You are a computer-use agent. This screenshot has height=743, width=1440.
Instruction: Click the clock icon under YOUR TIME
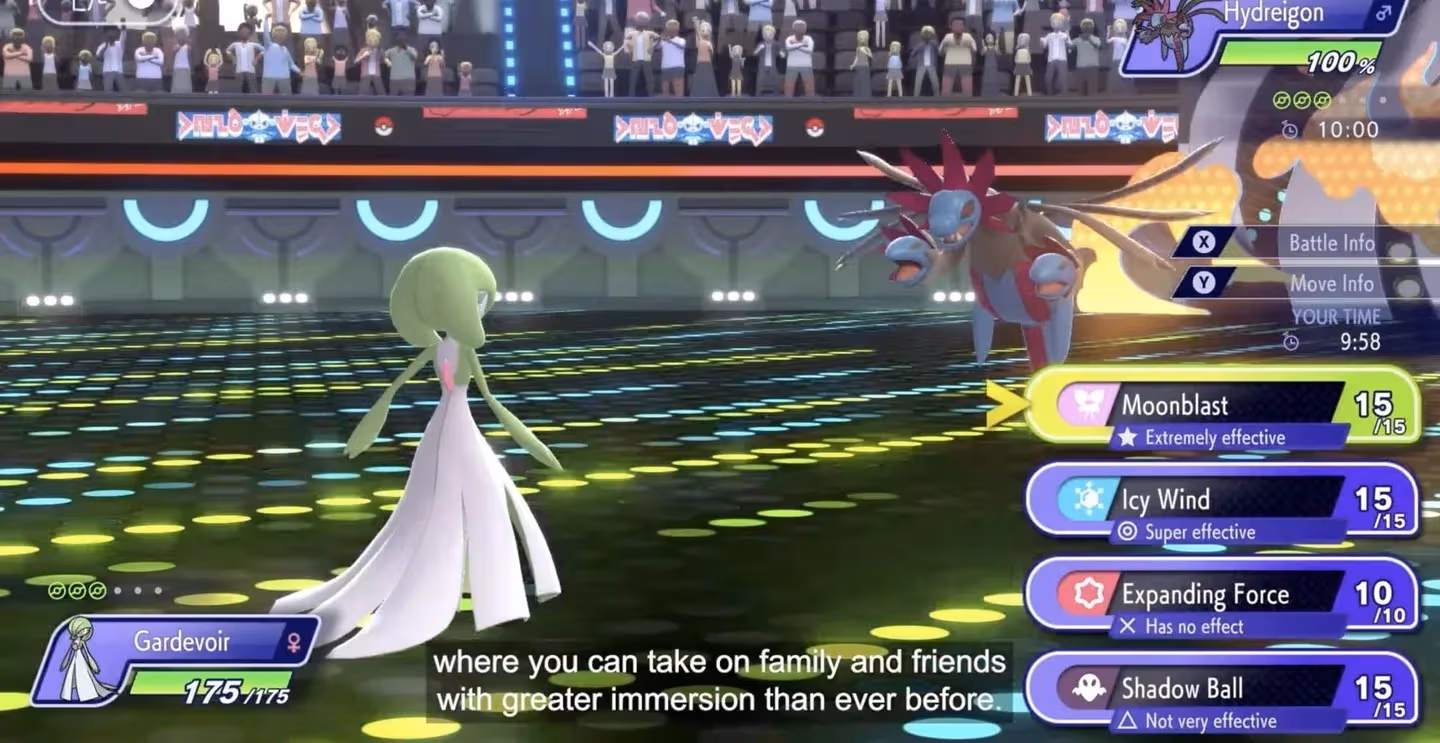click(1290, 342)
